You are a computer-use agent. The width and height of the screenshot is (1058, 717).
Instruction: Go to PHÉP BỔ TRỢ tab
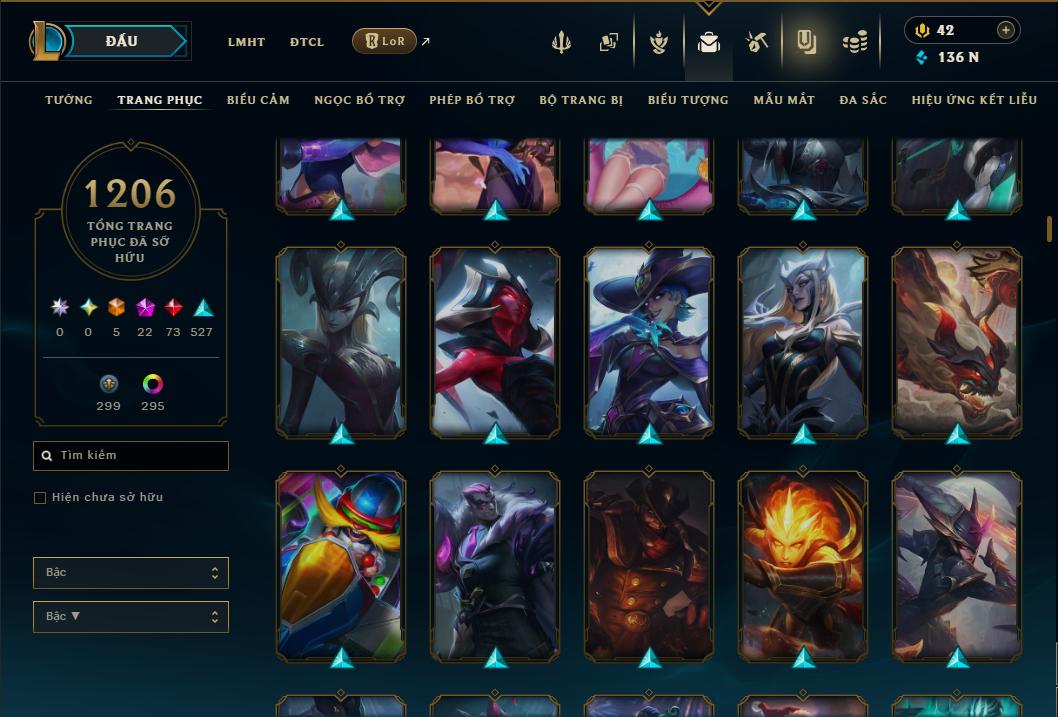[x=472, y=100]
